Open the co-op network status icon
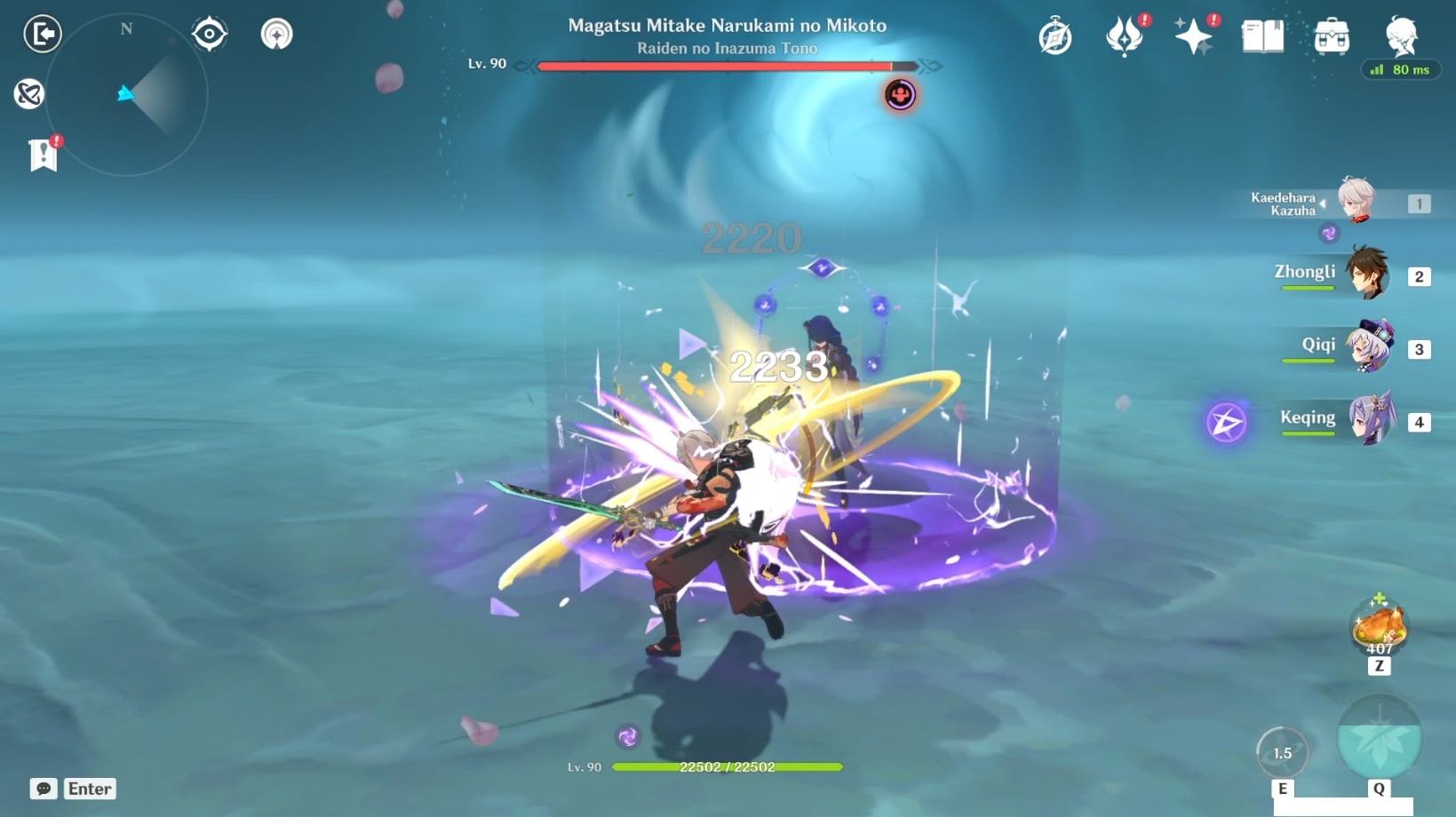The width and height of the screenshot is (1456, 817). click(x=29, y=94)
